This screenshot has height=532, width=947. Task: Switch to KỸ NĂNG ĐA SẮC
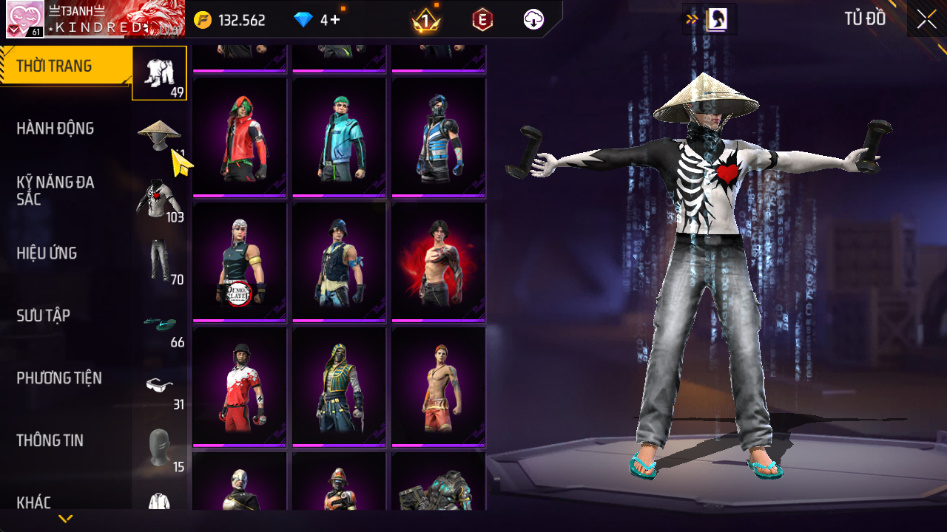click(55, 190)
